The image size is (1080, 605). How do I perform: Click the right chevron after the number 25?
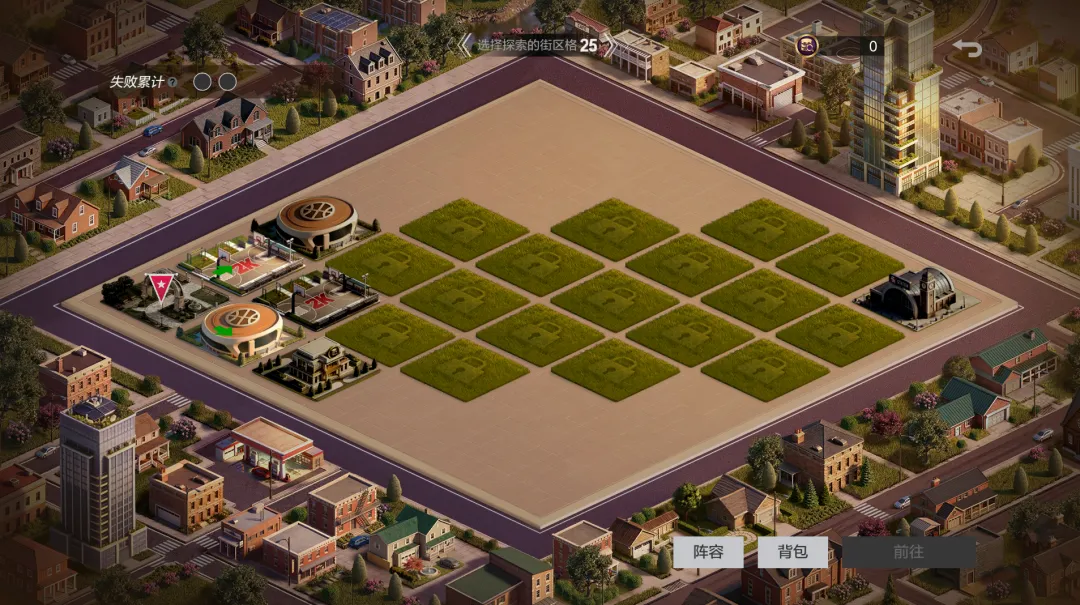coord(609,45)
